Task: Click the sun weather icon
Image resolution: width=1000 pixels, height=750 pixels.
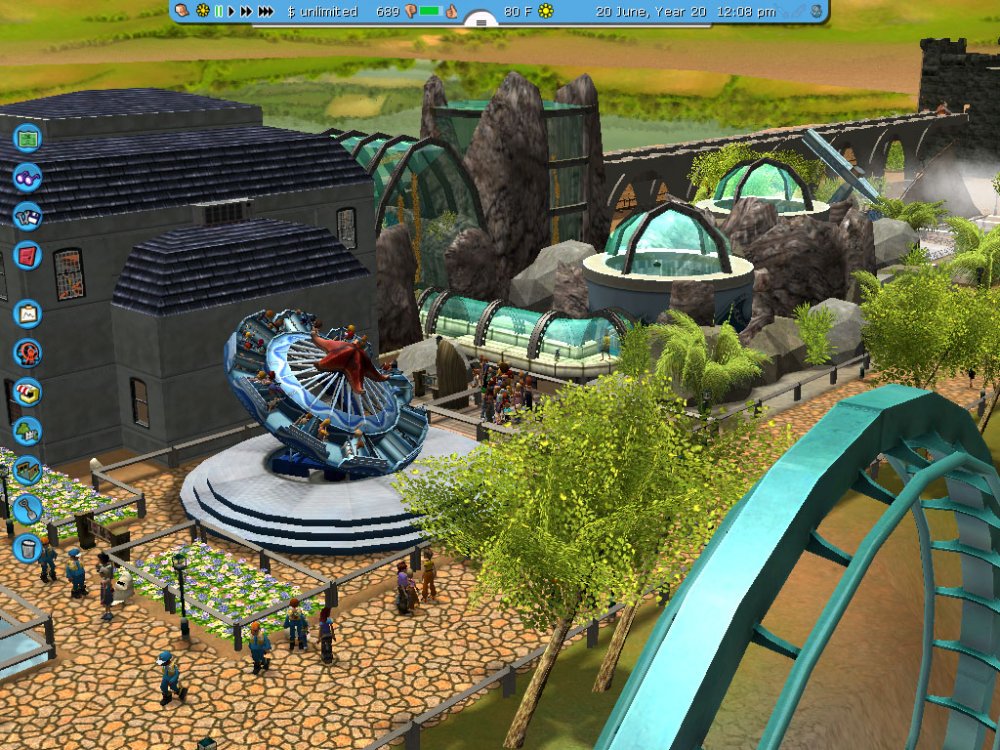Action: pos(545,11)
